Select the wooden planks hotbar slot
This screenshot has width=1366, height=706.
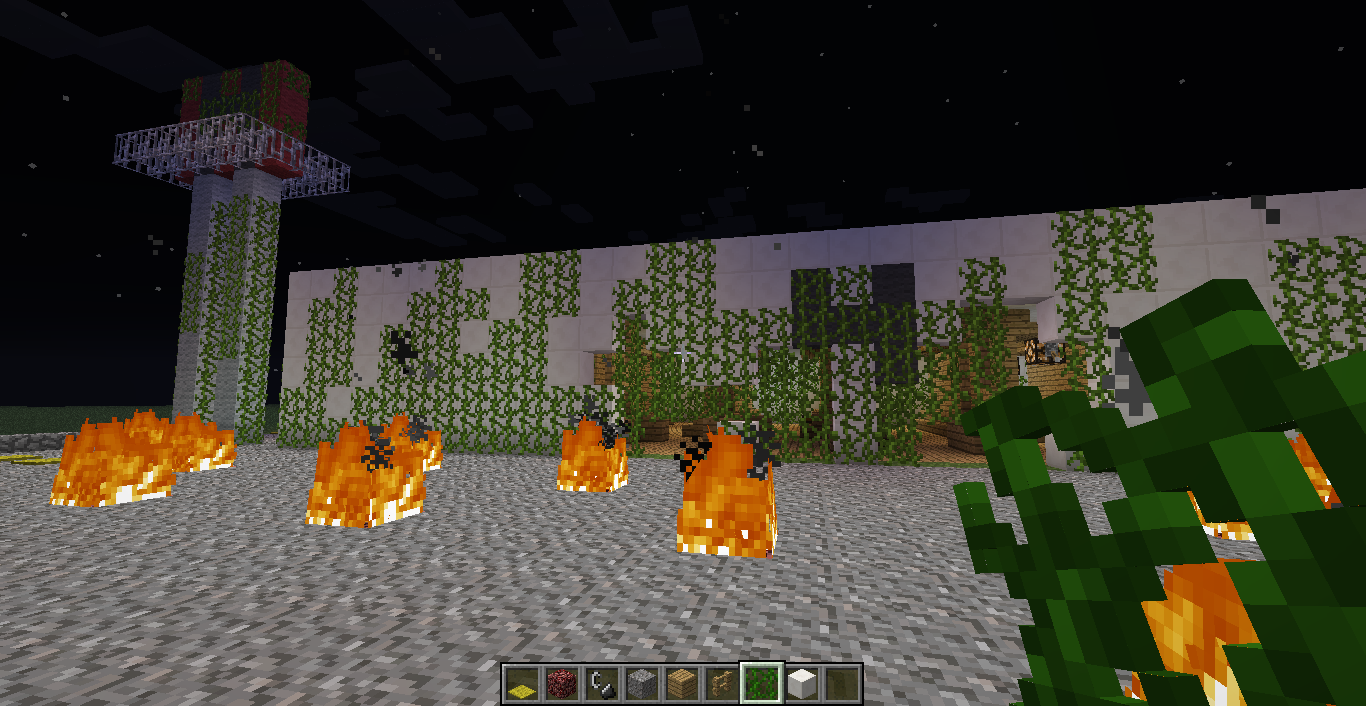click(681, 684)
